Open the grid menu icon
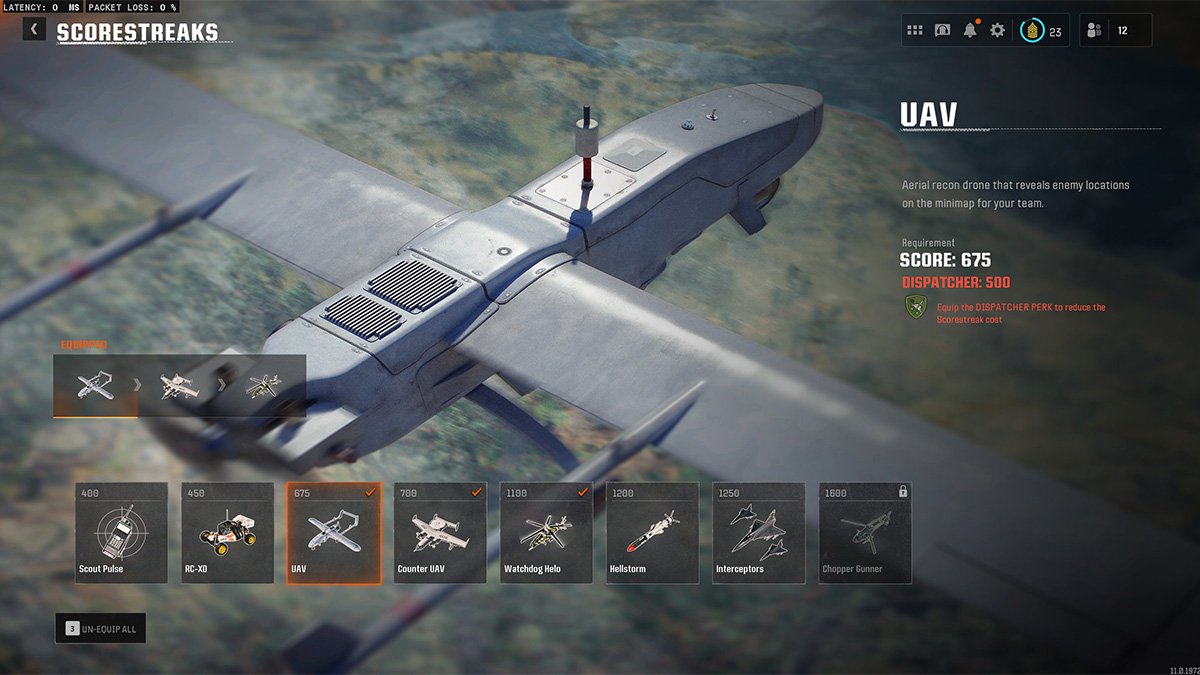Viewport: 1200px width, 675px height. click(x=915, y=30)
